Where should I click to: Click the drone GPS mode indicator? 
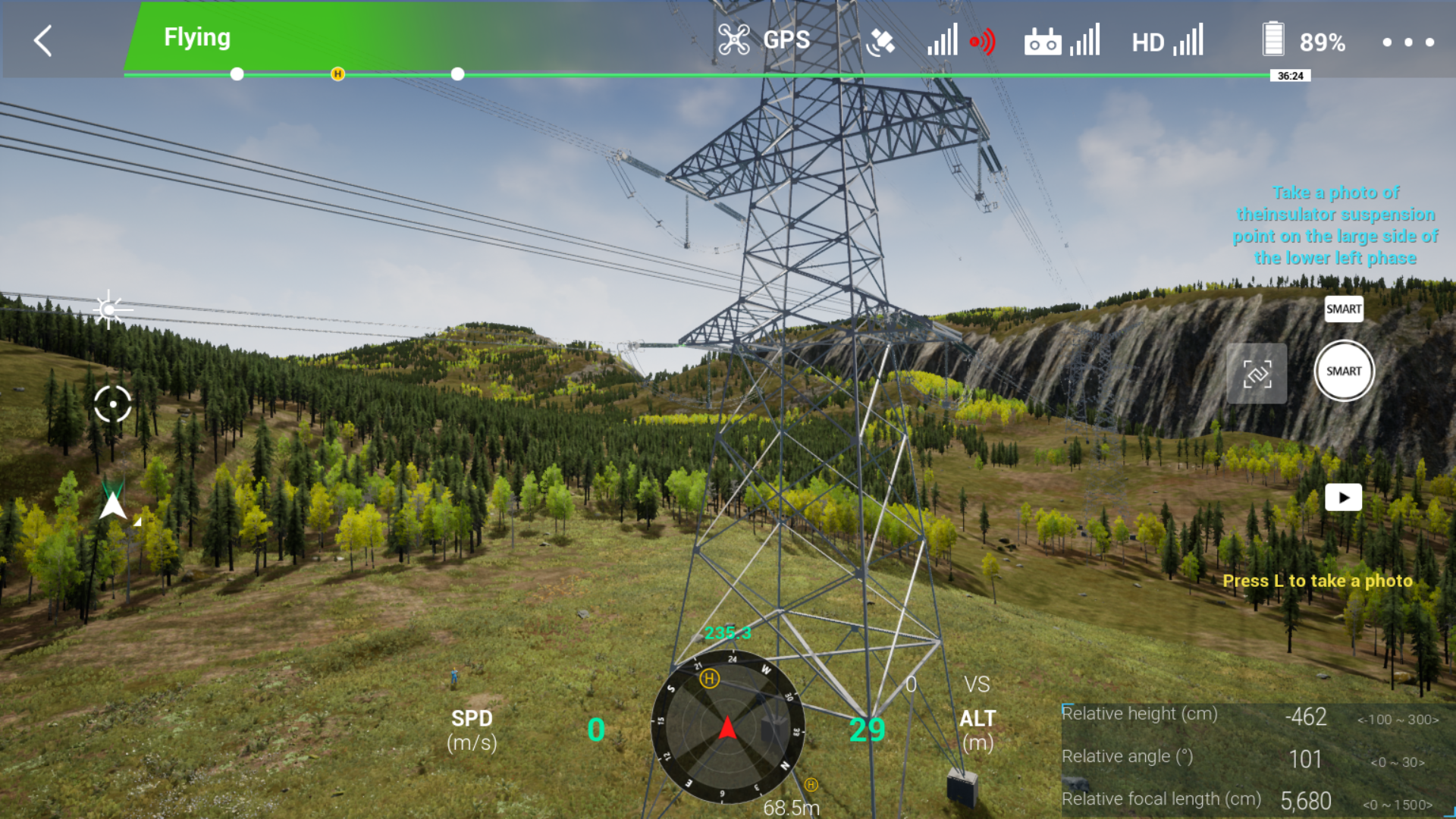tap(764, 40)
